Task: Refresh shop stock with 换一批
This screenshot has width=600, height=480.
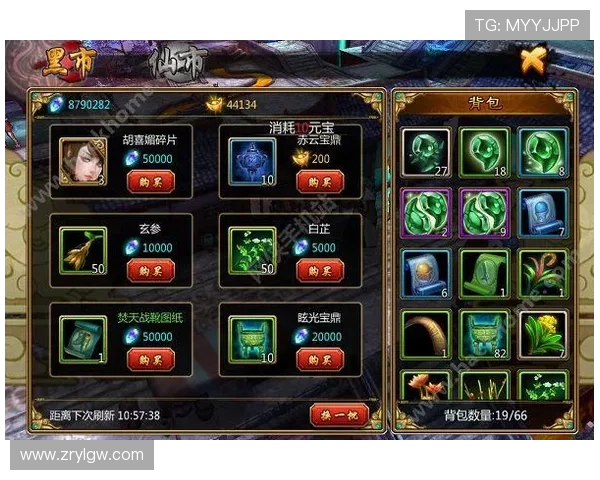Action: [x=339, y=414]
